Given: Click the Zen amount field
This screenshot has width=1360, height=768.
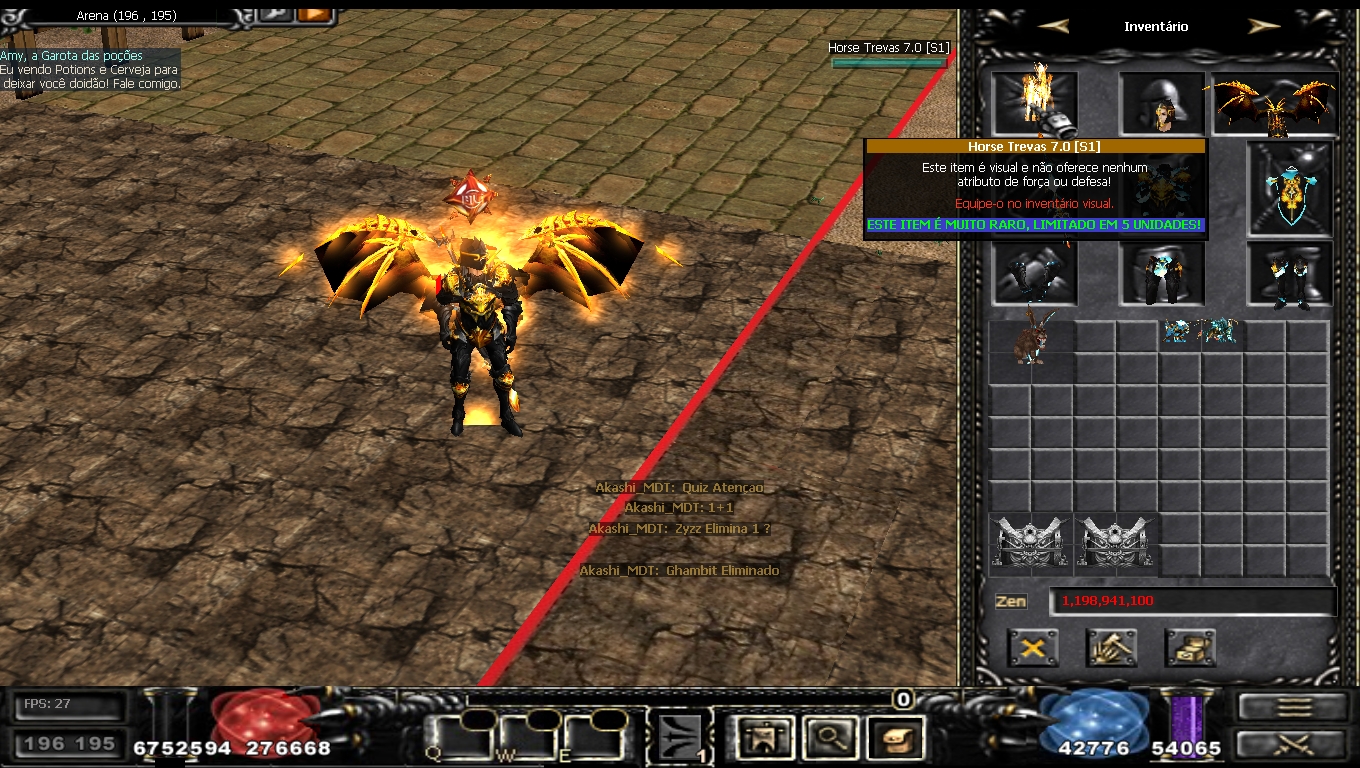Looking at the screenshot, I should coord(1192,601).
